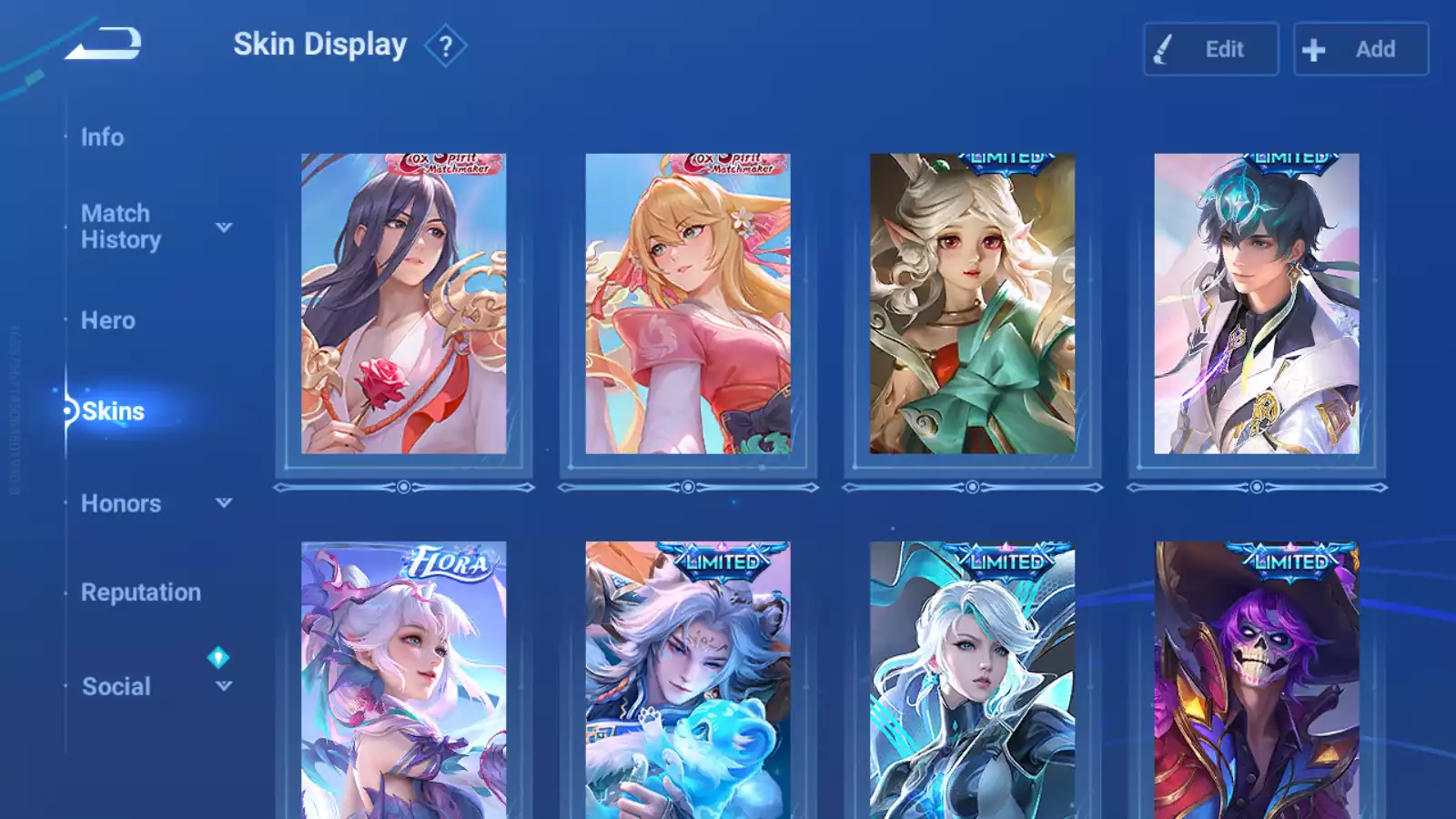Go back using the return arrow

(x=104, y=44)
